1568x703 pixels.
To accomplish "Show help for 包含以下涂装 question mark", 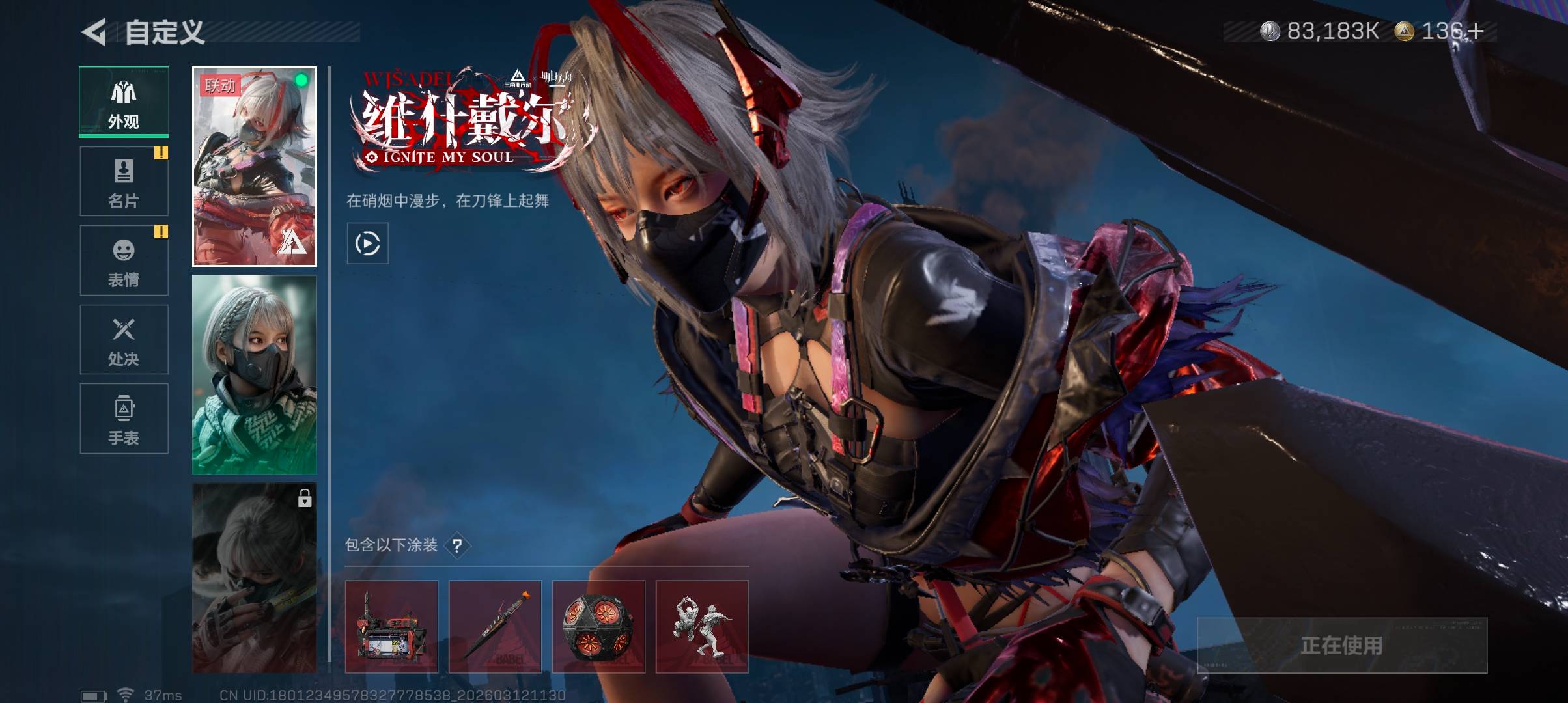I will click(458, 545).
